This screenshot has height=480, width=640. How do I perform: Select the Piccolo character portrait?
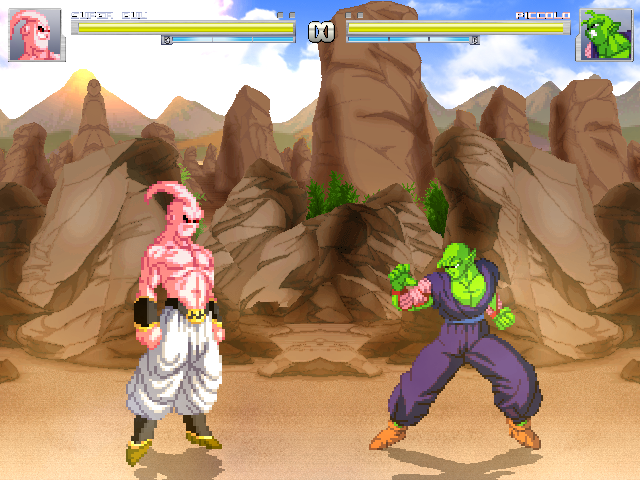603,36
